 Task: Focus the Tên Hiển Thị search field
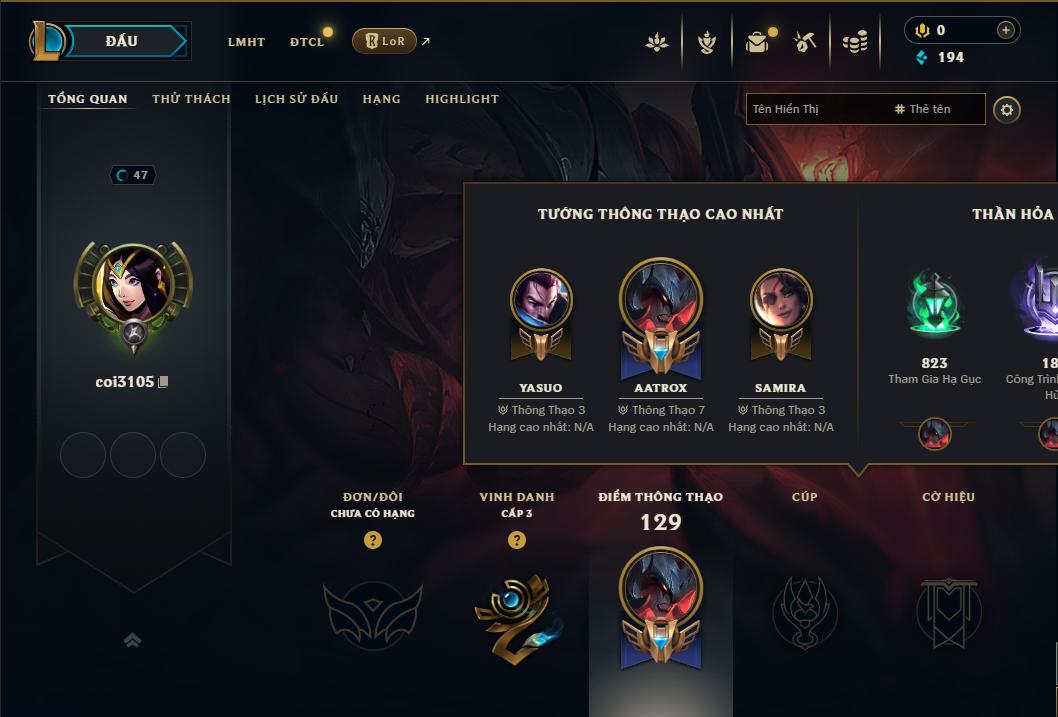[815, 109]
